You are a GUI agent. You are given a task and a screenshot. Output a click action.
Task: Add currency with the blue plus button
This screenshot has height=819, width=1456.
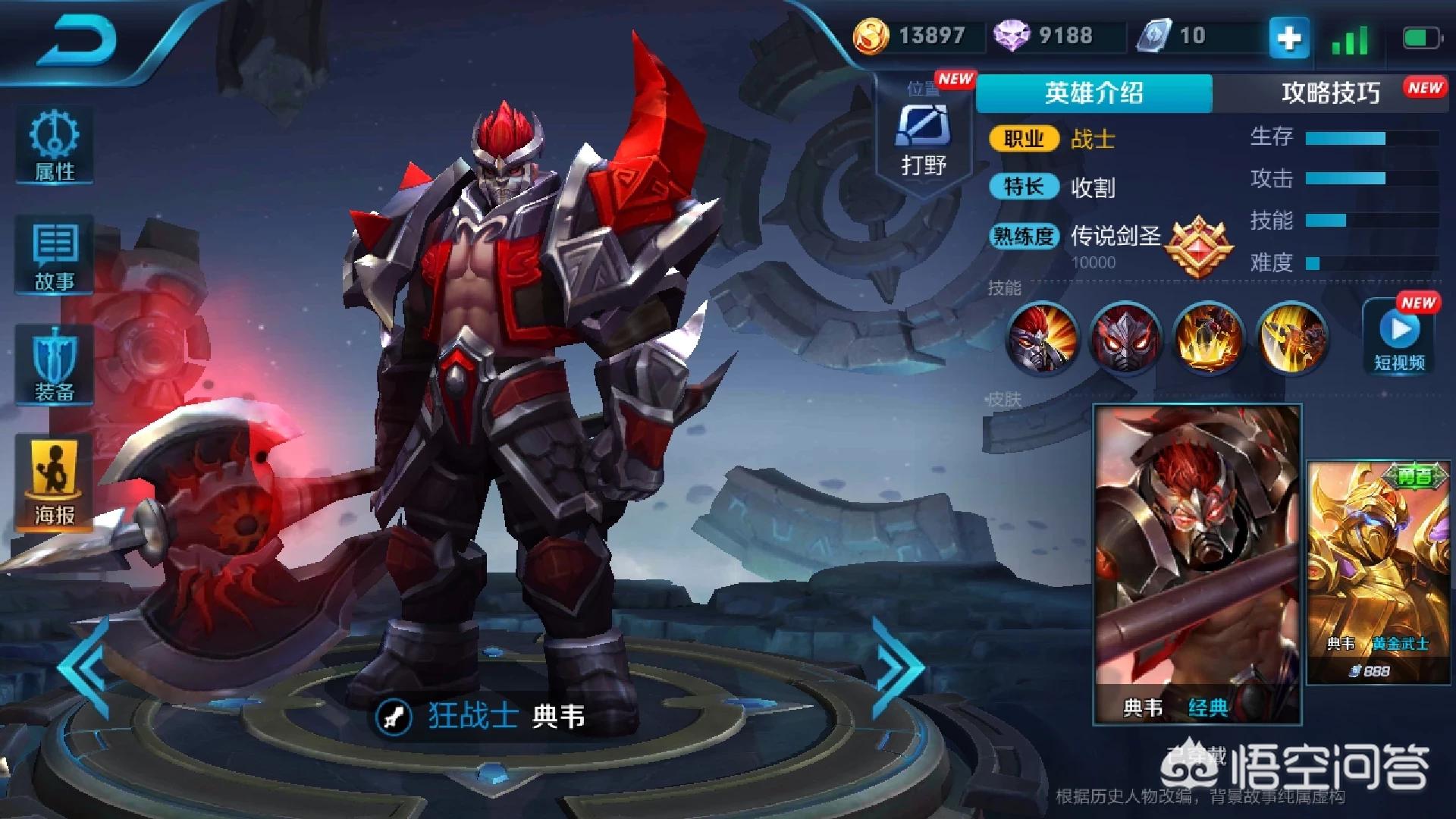click(1289, 36)
